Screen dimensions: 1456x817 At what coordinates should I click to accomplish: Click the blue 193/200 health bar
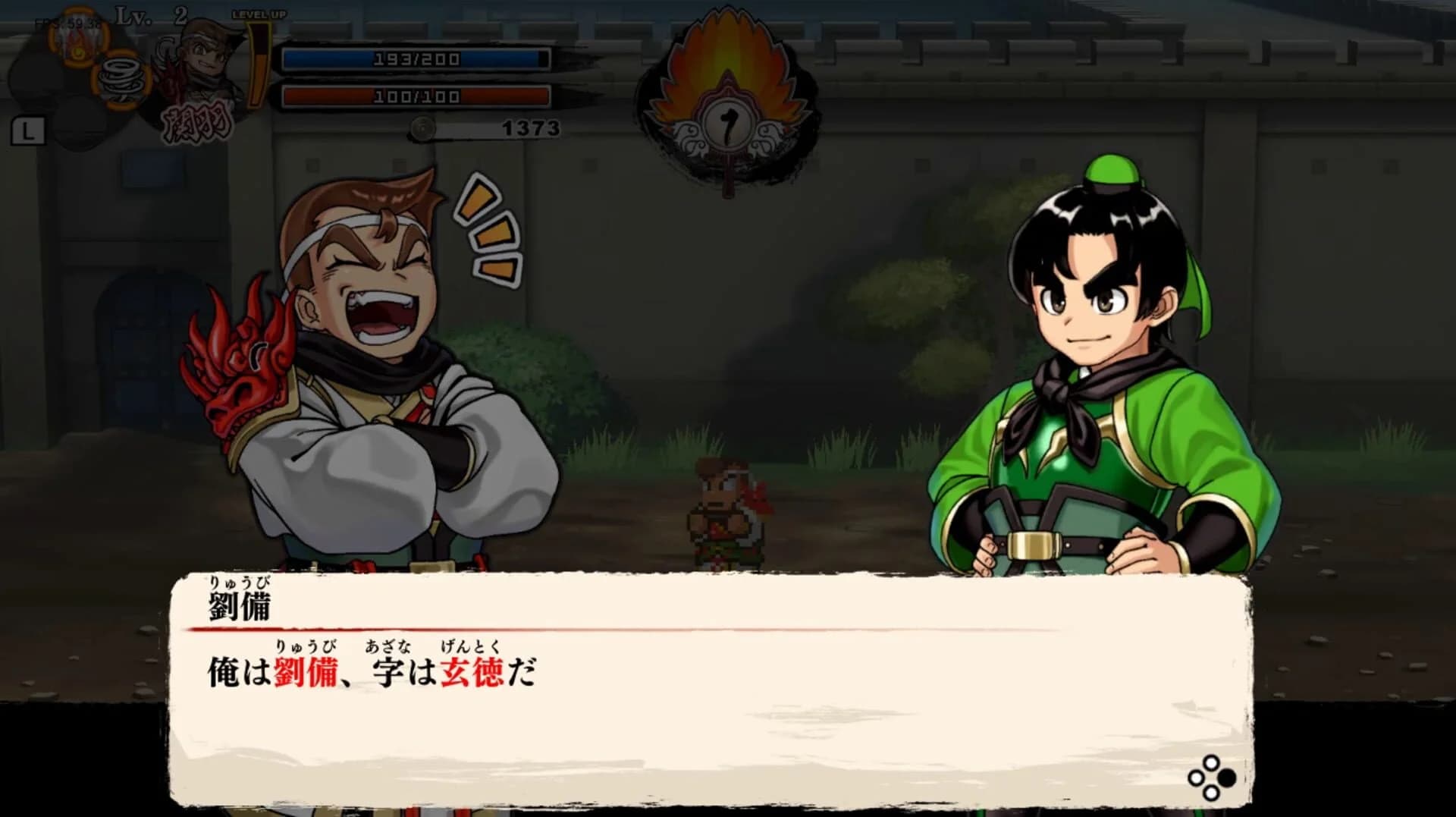point(416,57)
